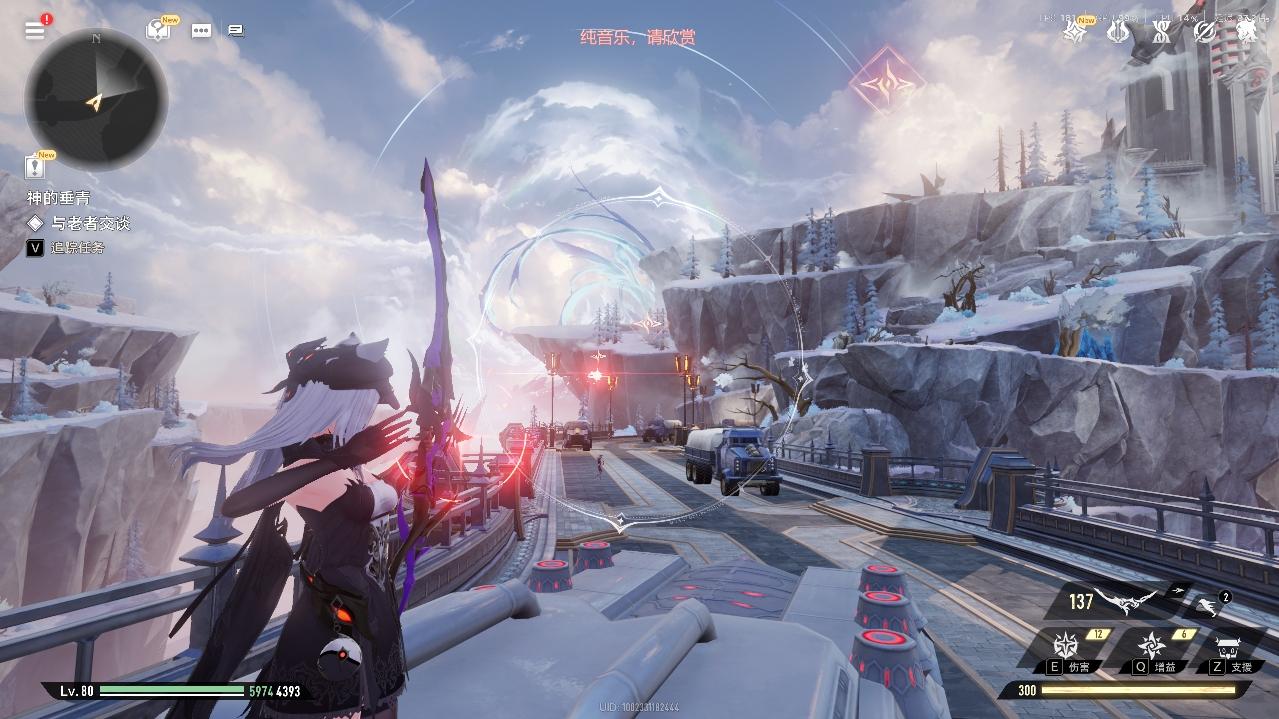Open the trident crest icon in top bar
Screen dimensions: 1279x719
[1118, 32]
